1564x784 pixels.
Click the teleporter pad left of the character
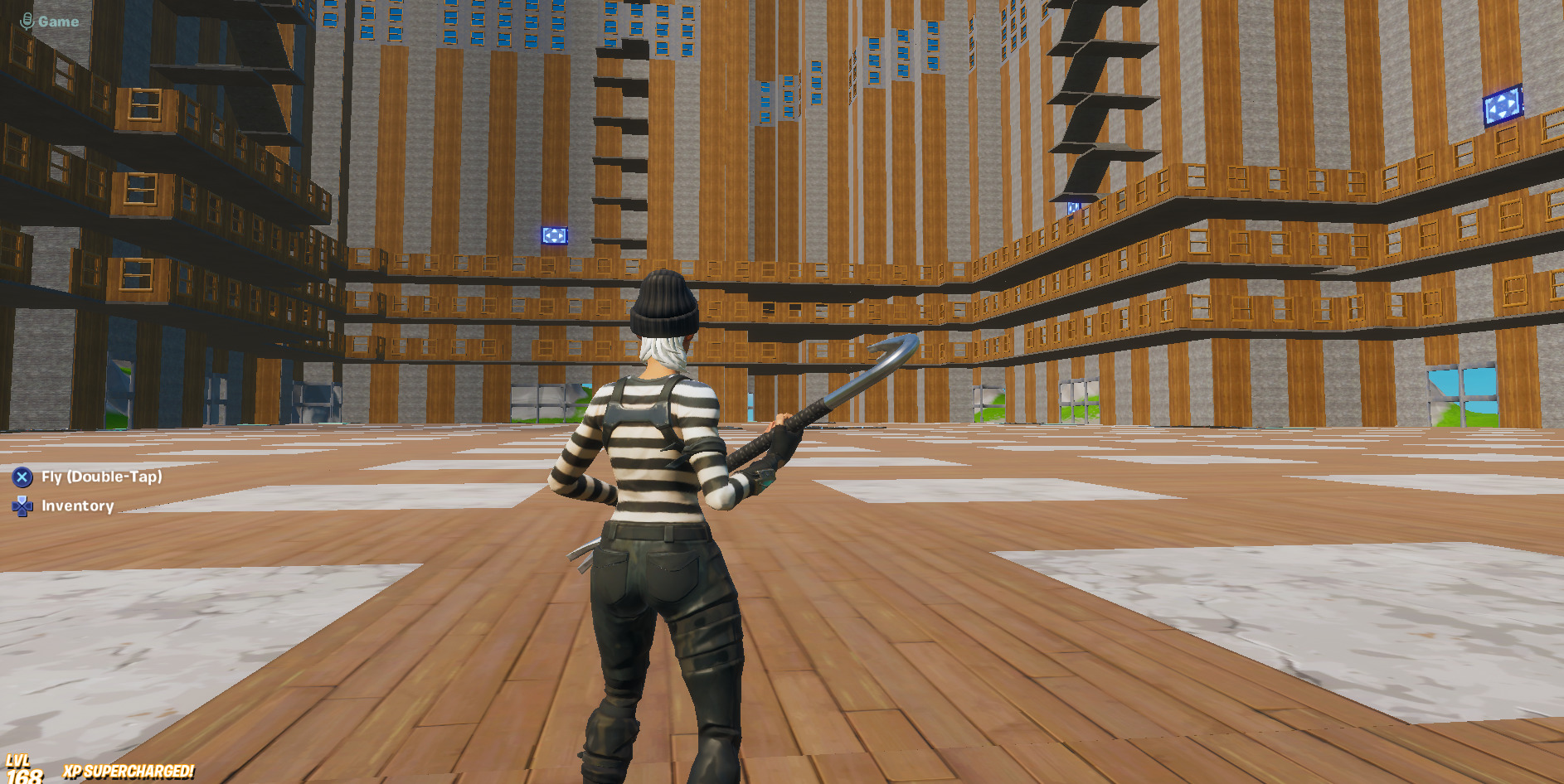tap(554, 237)
